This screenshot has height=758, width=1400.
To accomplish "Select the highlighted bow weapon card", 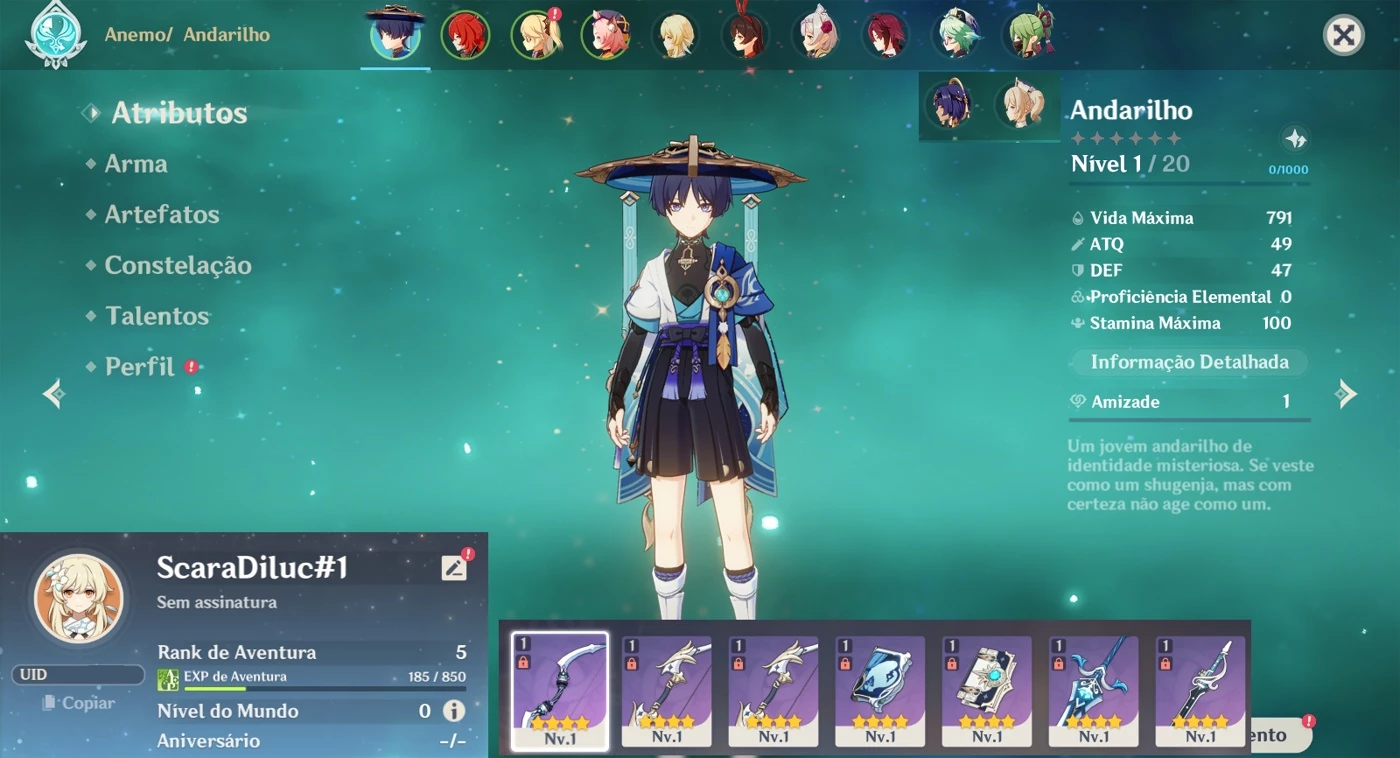I will 560,690.
